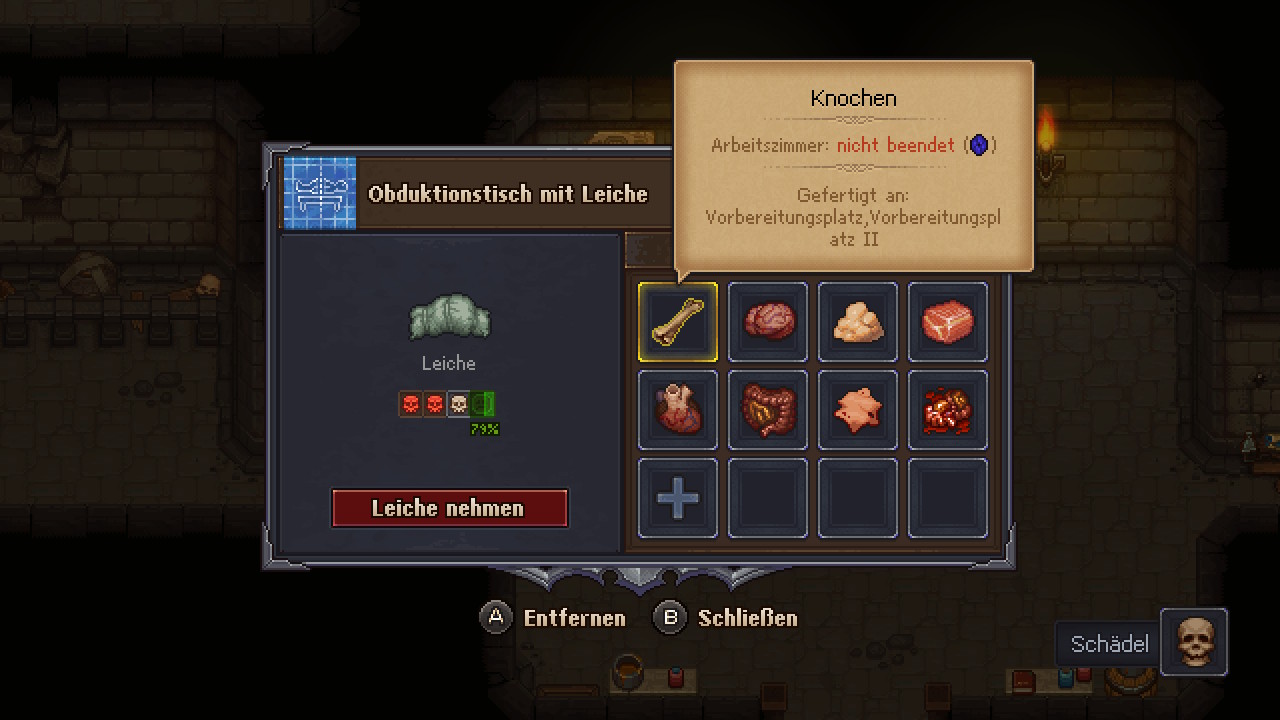Screen dimensions: 1280x720
Task: Choose the pale fat lump slot
Action: (x=858, y=322)
